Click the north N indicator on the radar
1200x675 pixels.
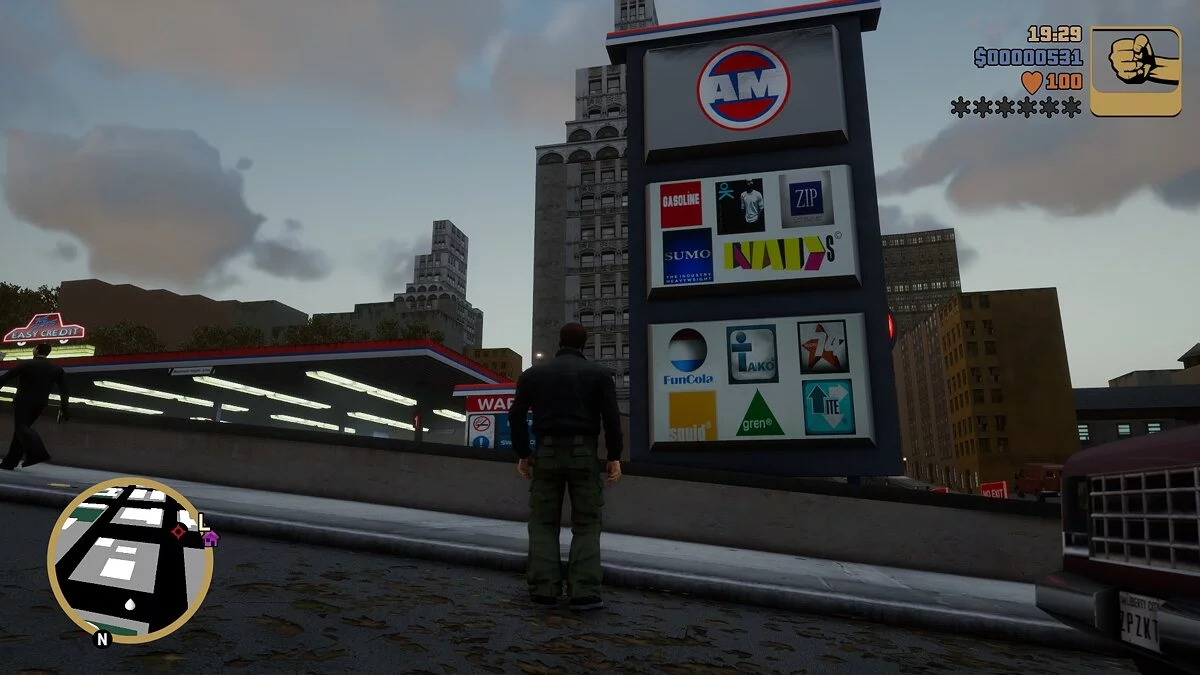(x=101, y=639)
